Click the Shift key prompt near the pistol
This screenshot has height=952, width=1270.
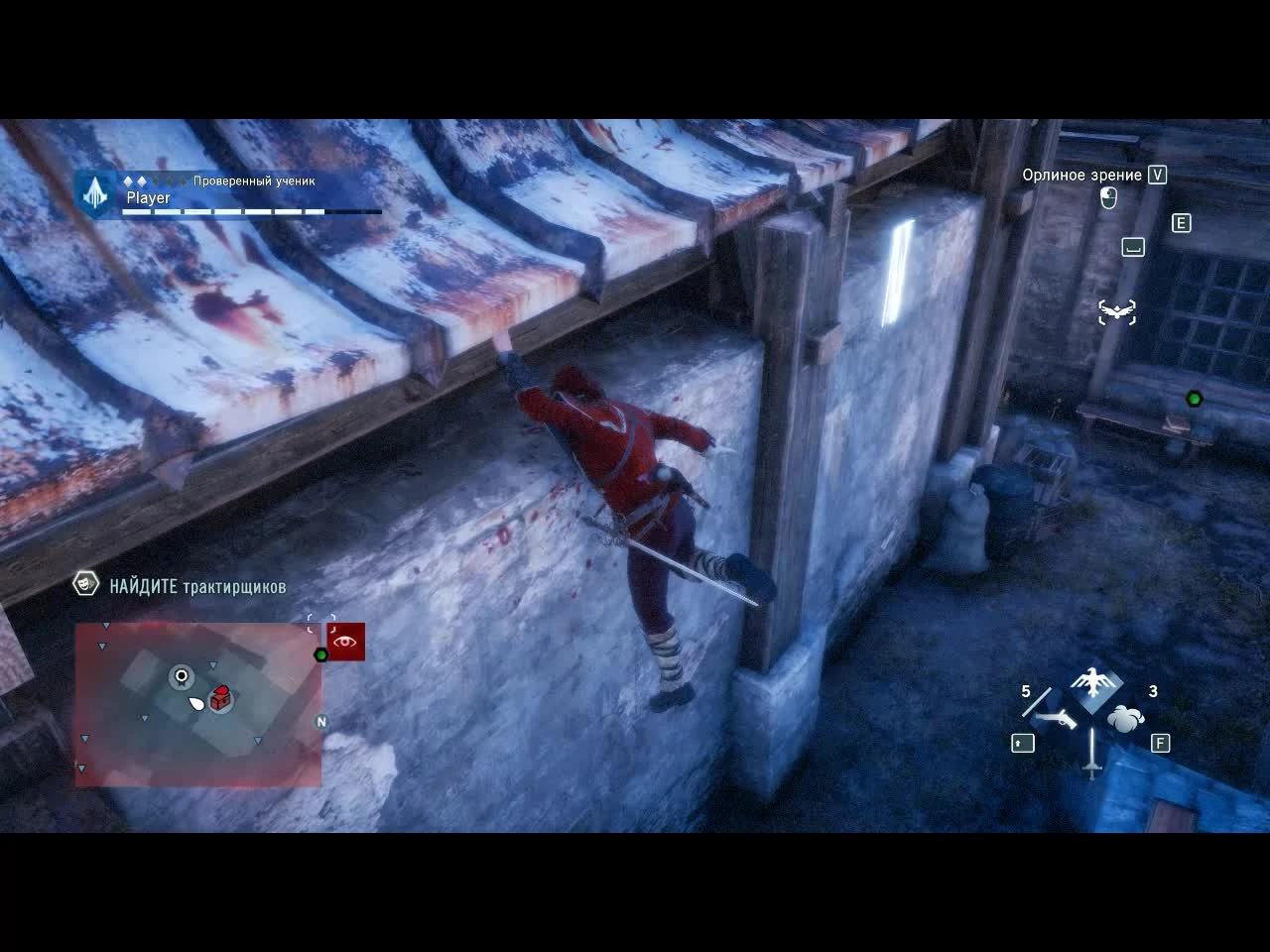pos(1022,743)
